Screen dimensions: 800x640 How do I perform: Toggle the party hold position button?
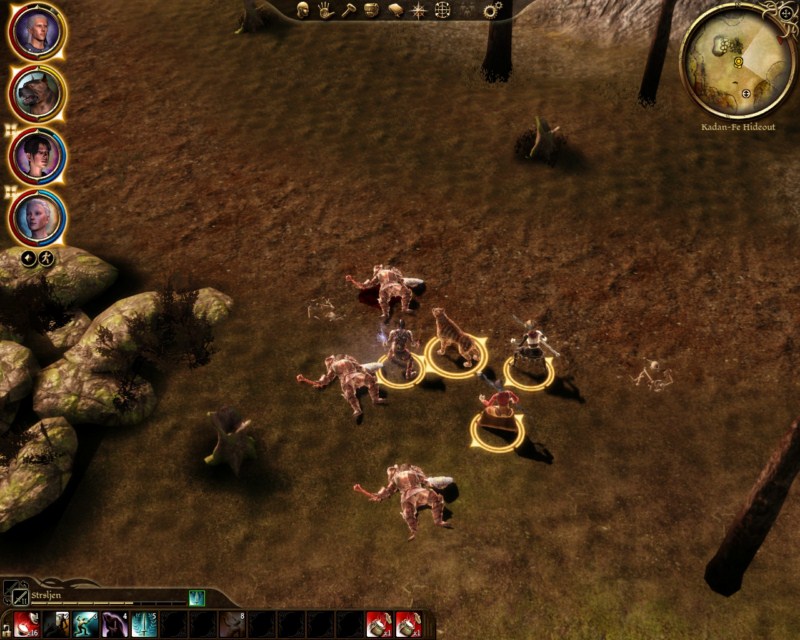pos(47,259)
